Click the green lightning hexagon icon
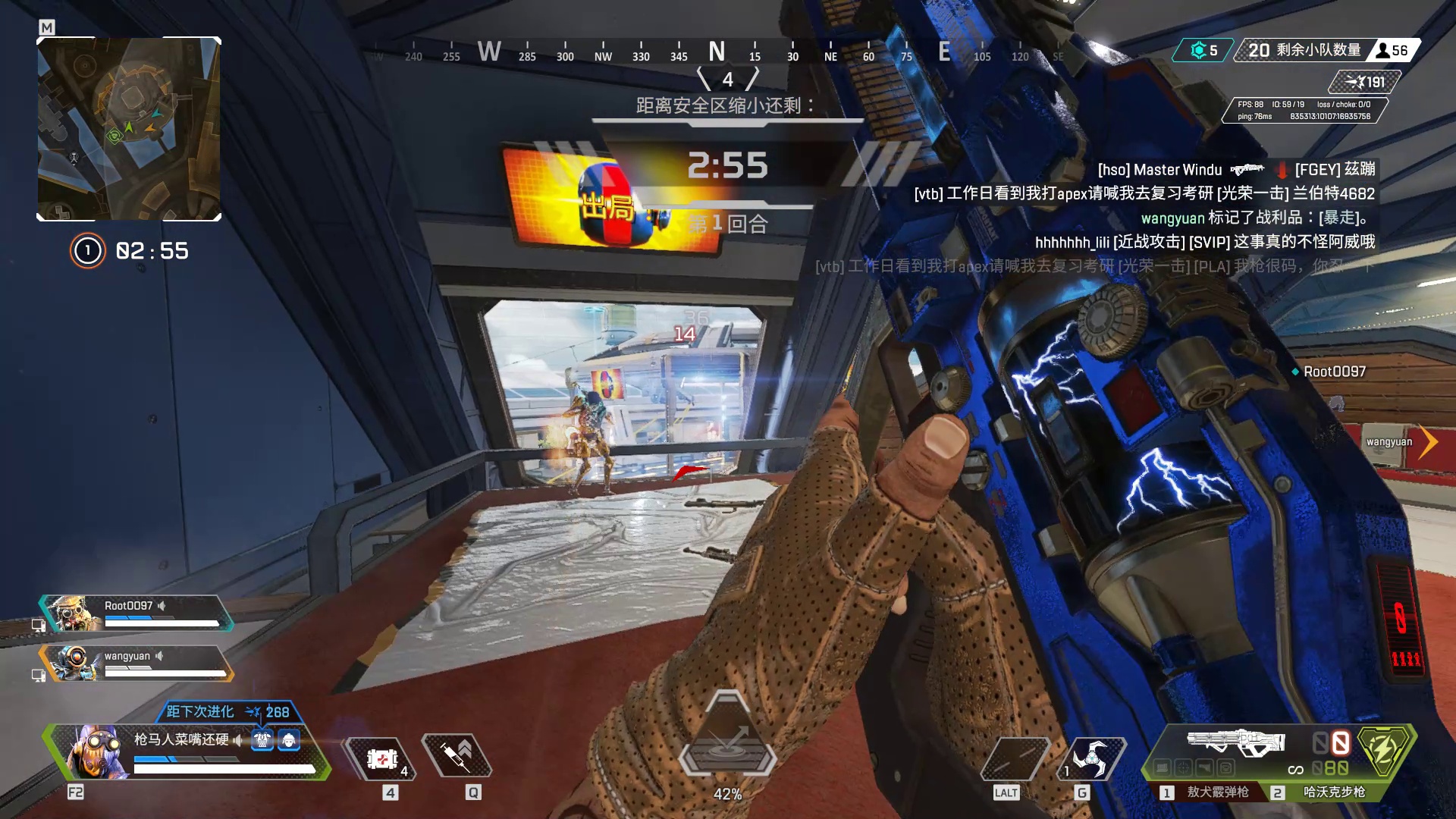Viewport: 1456px width, 819px height. coord(1385,749)
